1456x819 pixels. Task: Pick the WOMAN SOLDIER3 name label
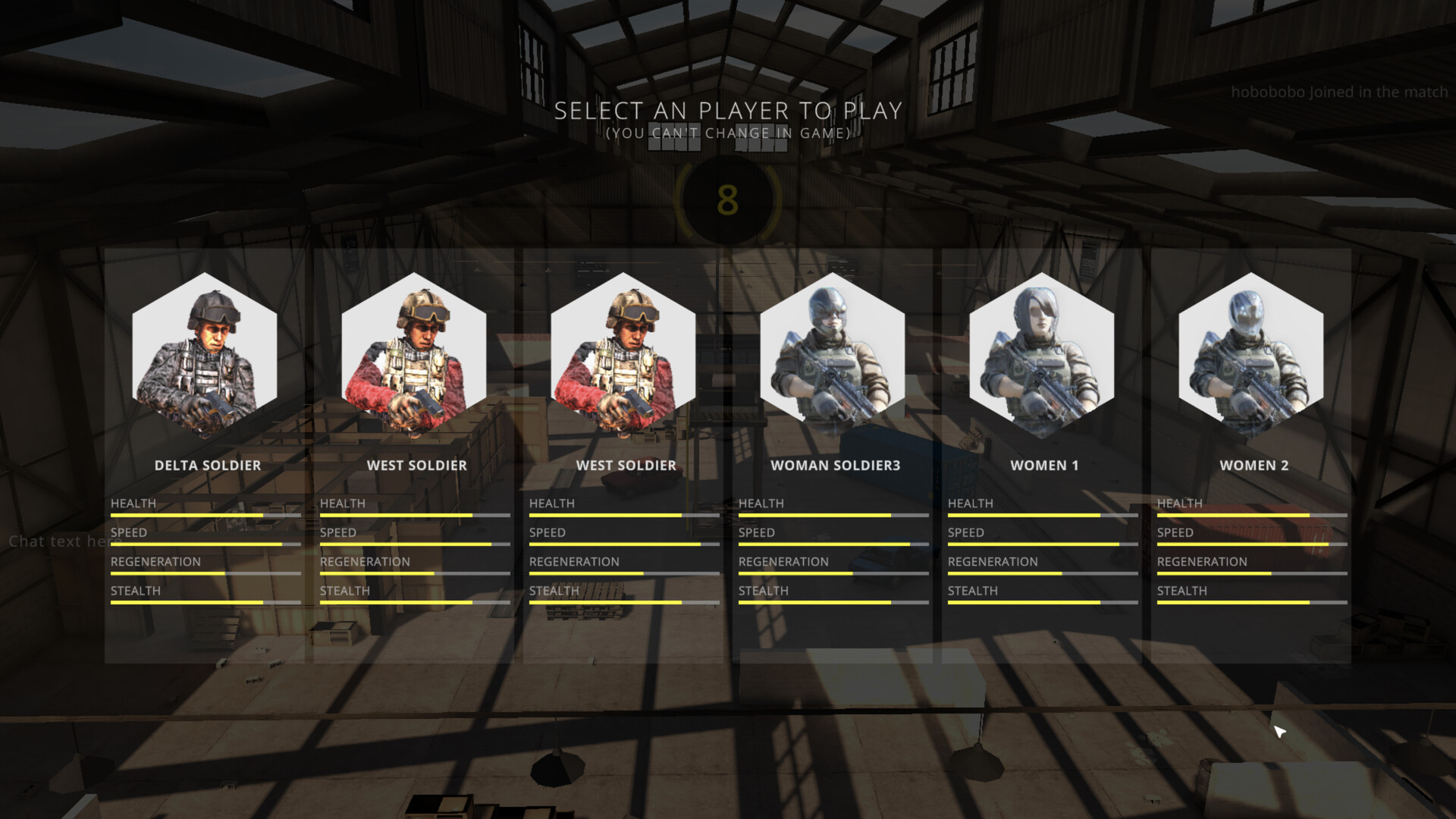point(836,465)
